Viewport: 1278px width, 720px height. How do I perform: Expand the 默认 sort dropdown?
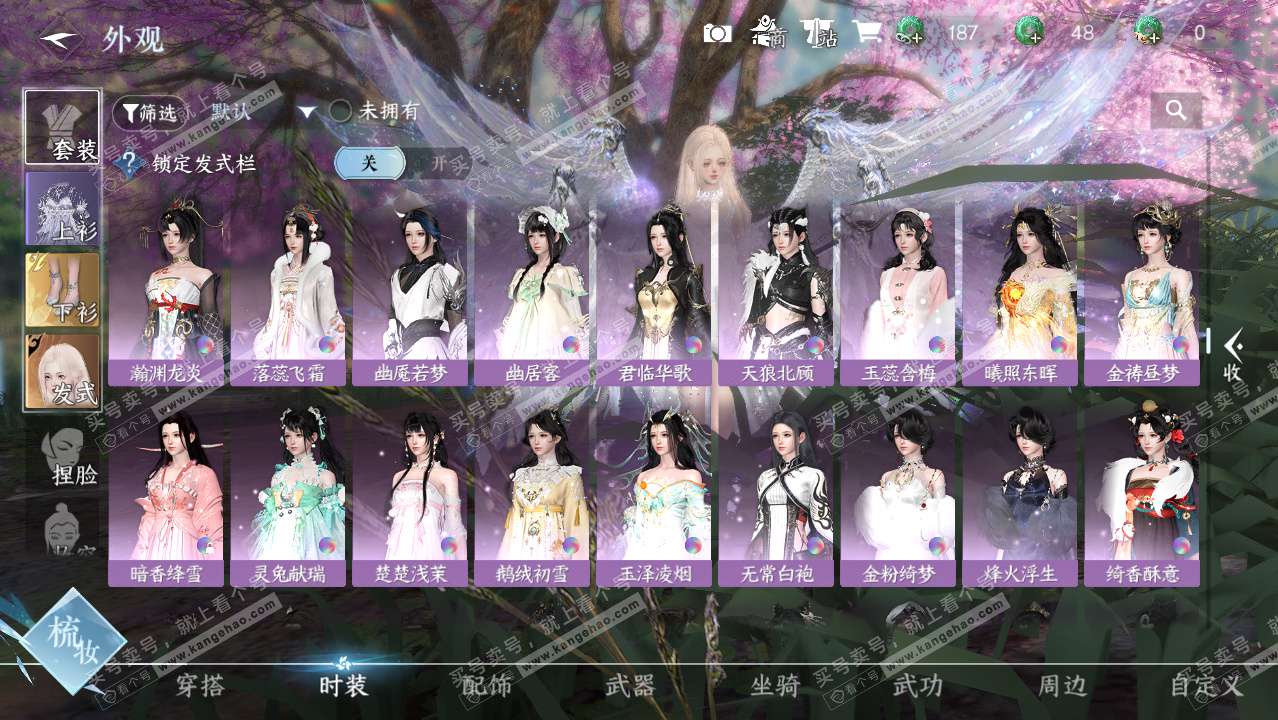point(307,112)
